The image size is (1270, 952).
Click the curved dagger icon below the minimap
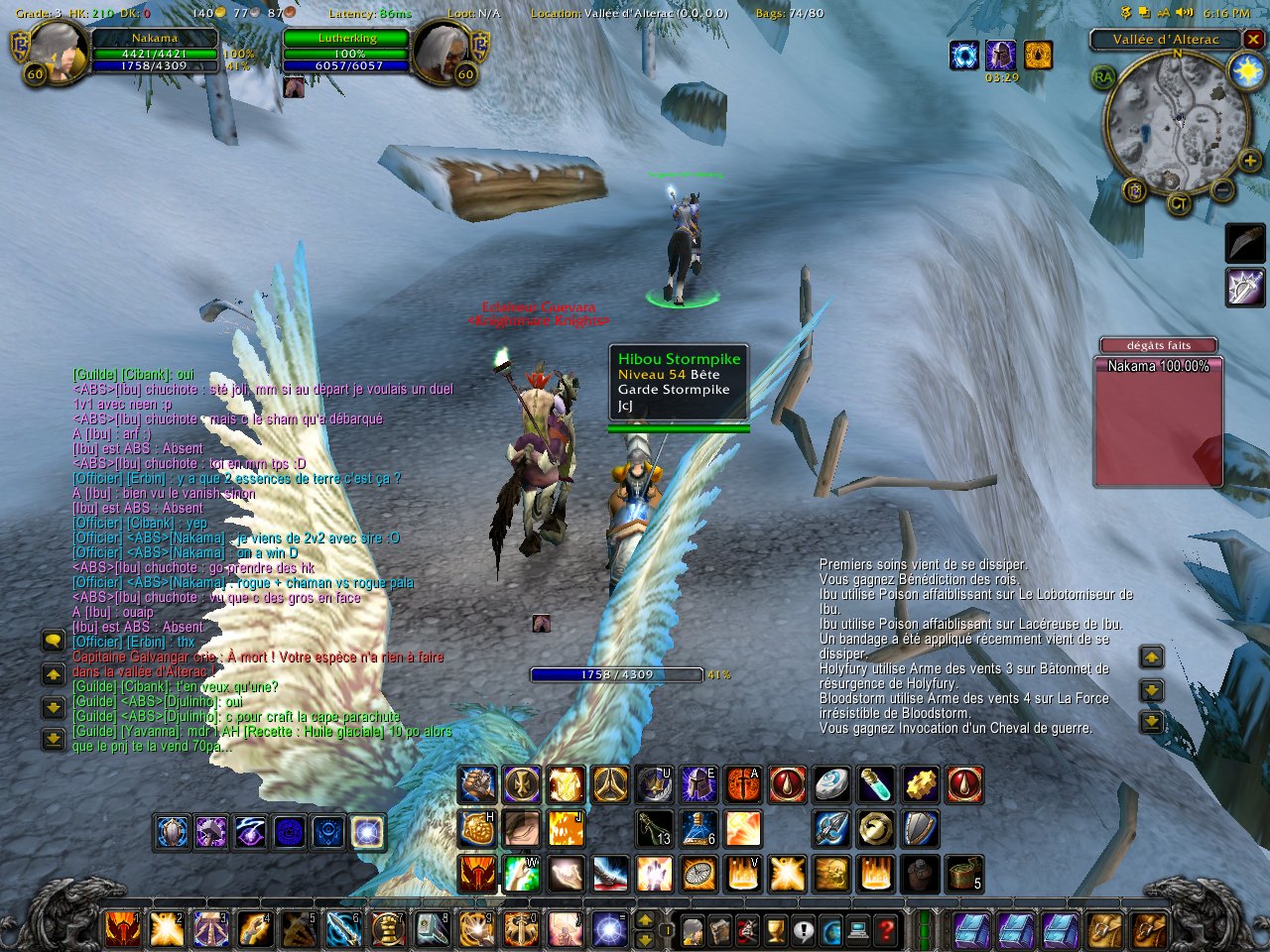coord(1245,243)
